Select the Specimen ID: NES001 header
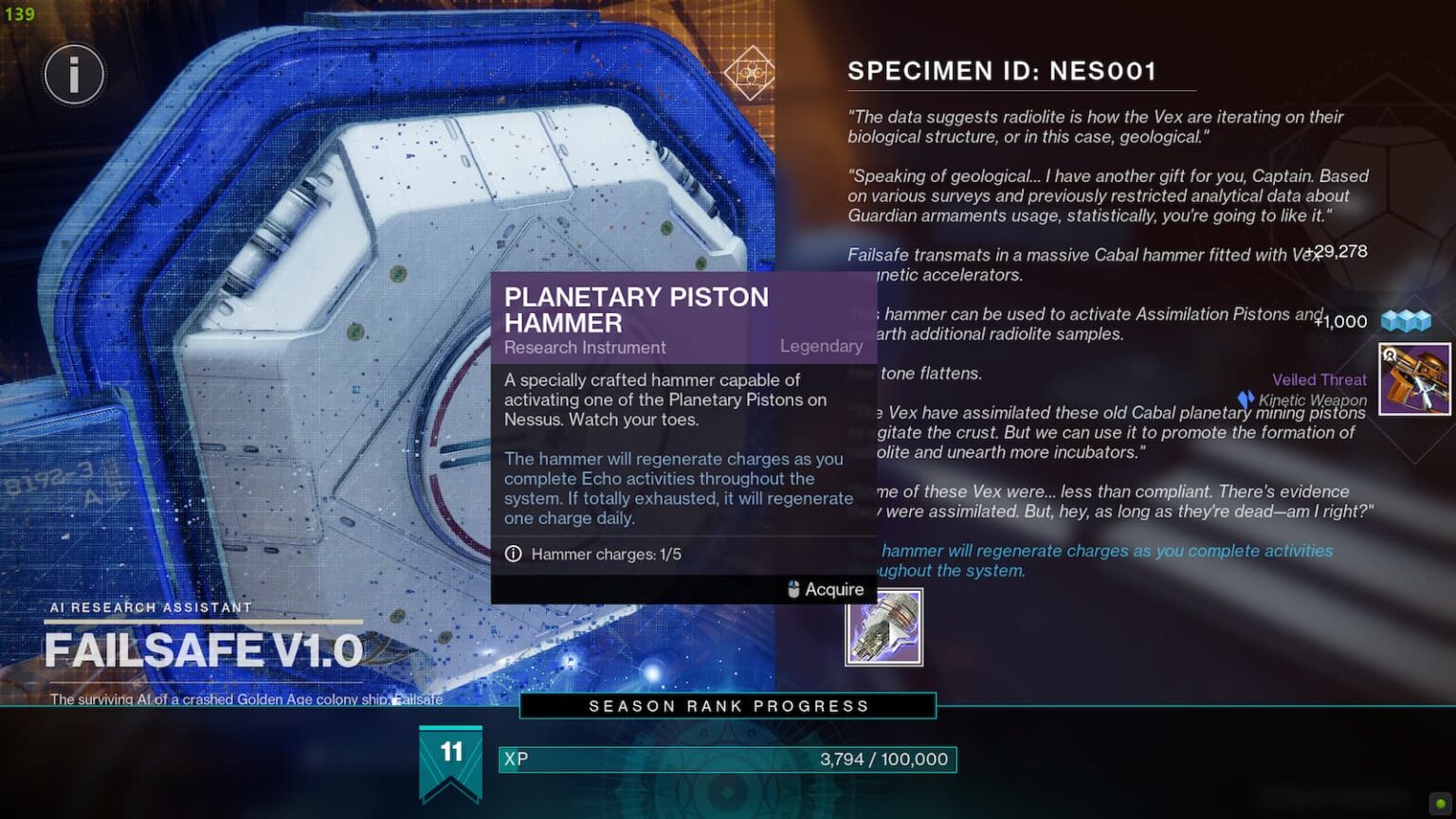Viewport: 1456px width, 819px height. pos(1001,69)
